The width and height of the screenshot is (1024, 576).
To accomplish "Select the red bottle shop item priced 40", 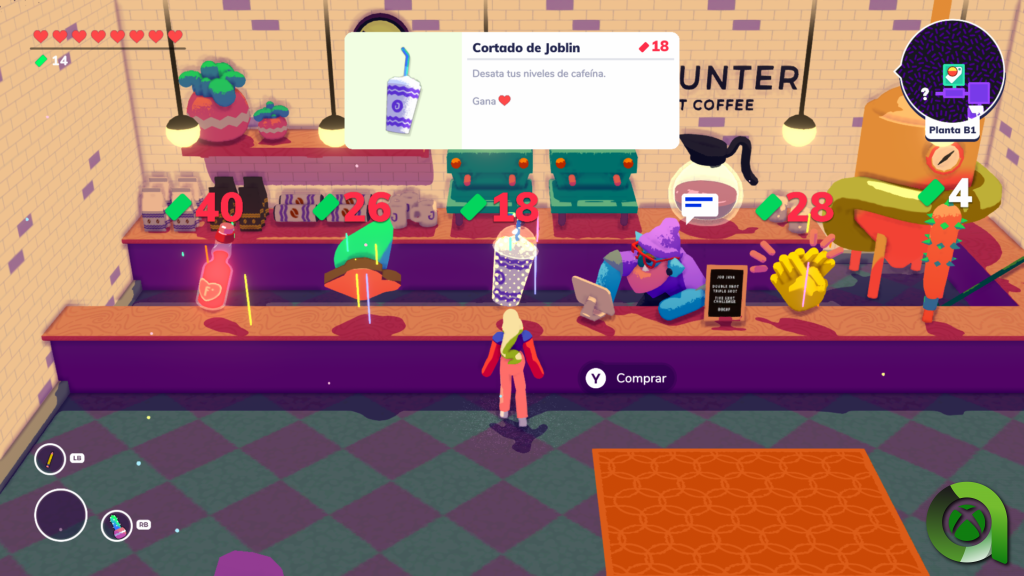I will tap(216, 275).
